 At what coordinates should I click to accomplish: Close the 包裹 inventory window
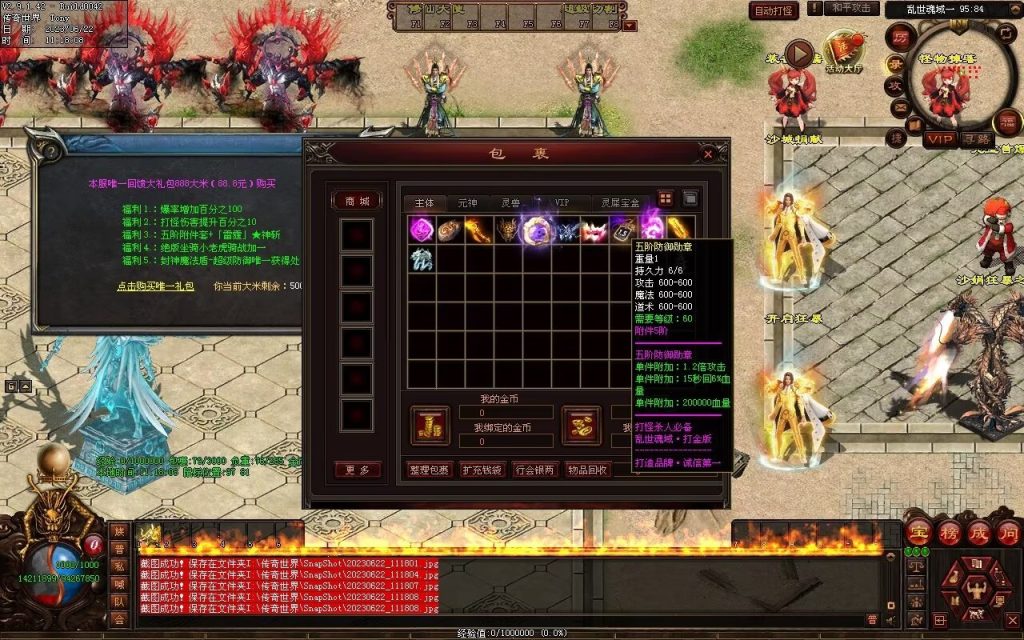pyautogui.click(x=708, y=155)
